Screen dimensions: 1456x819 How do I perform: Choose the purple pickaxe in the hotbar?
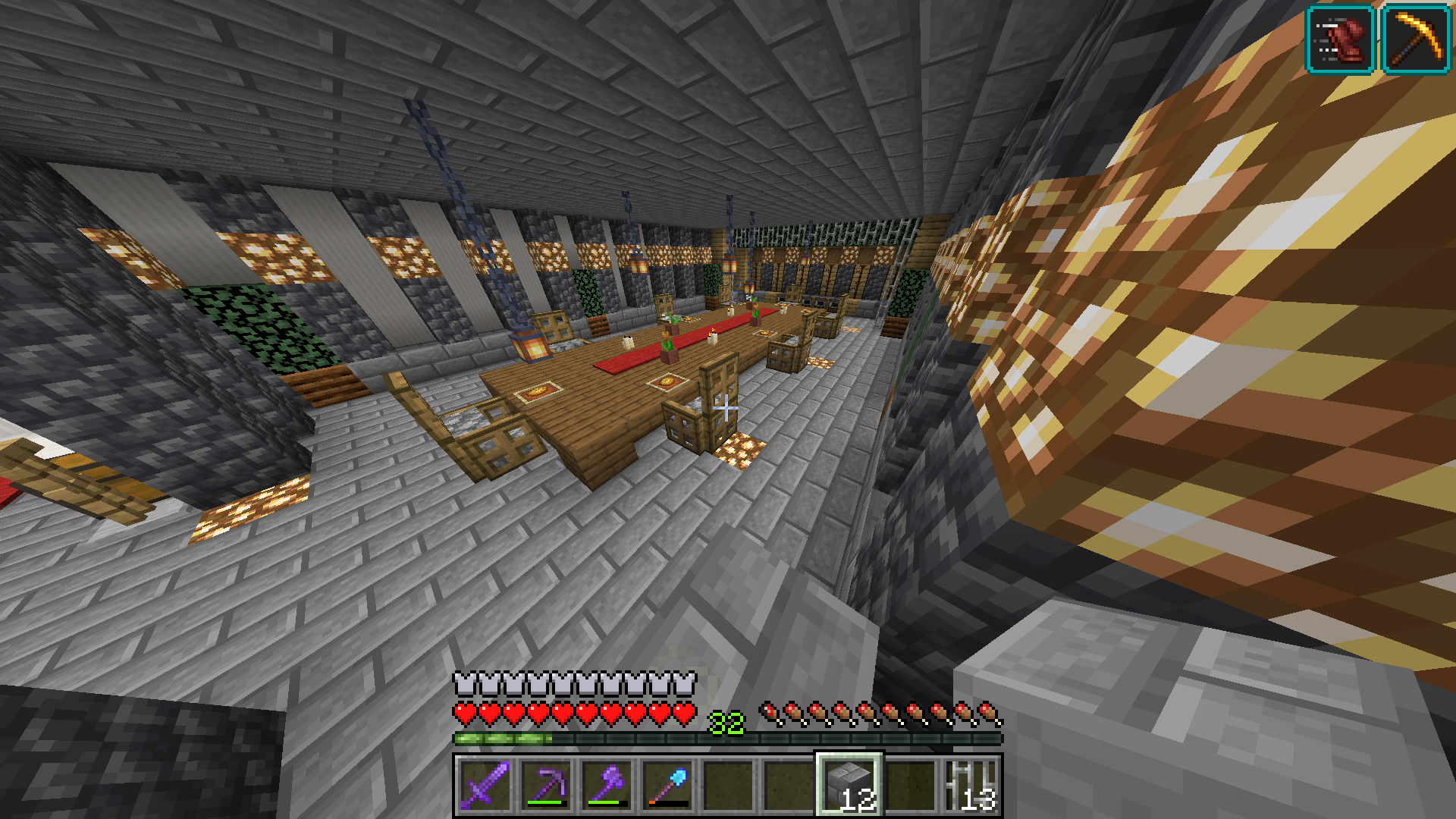547,785
